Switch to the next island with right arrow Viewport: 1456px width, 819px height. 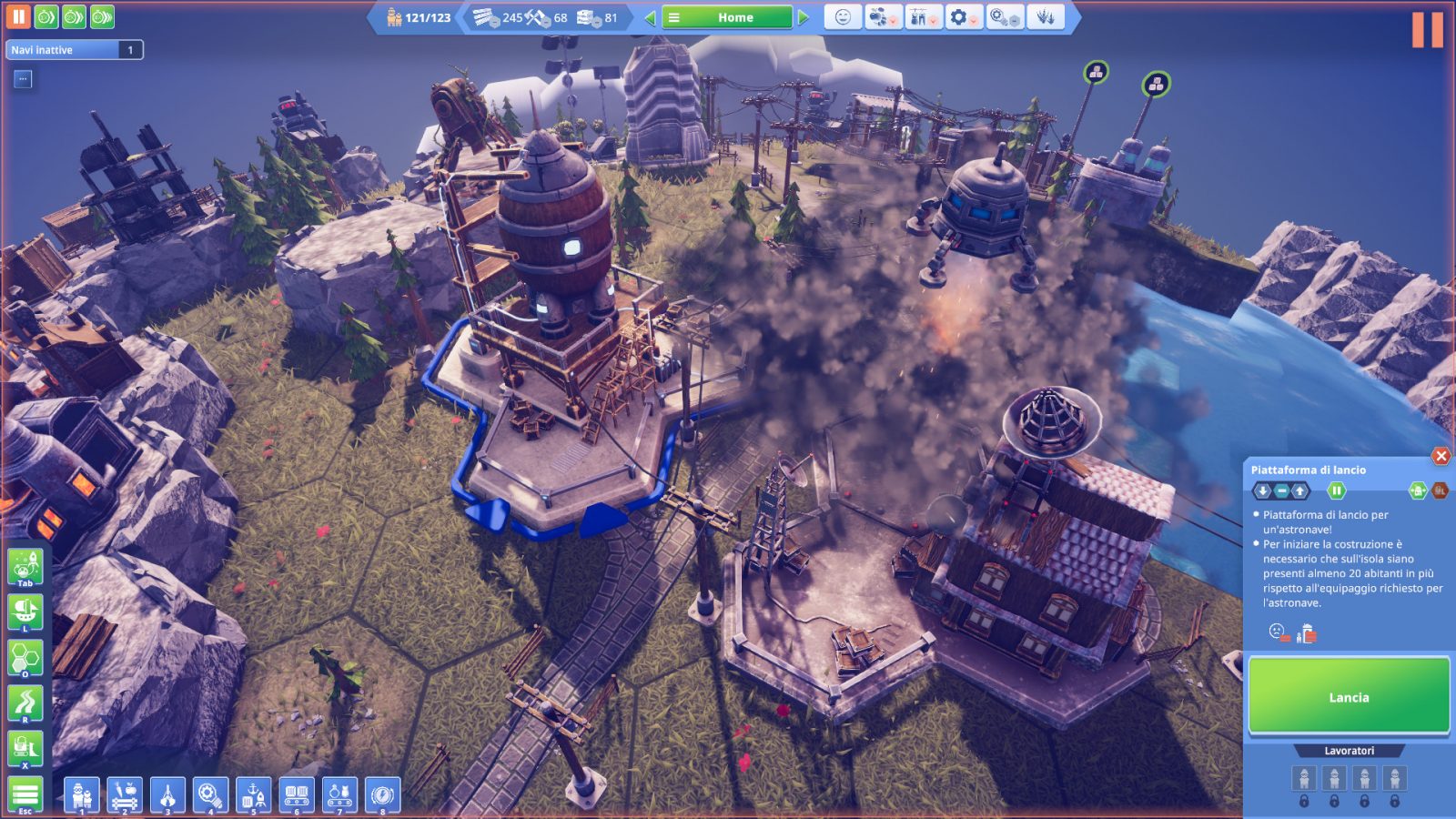point(804,17)
